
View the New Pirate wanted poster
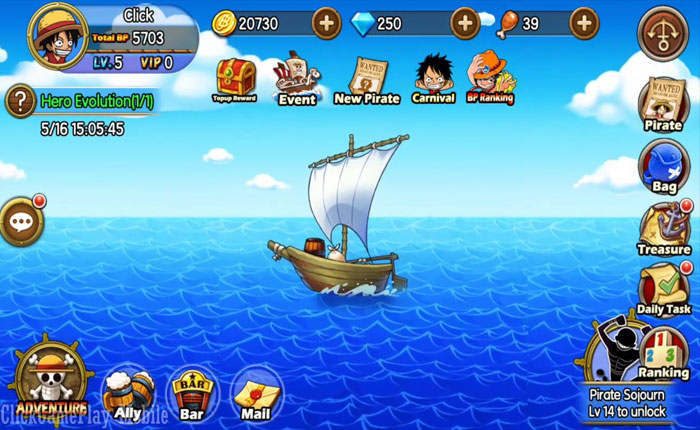(x=367, y=78)
